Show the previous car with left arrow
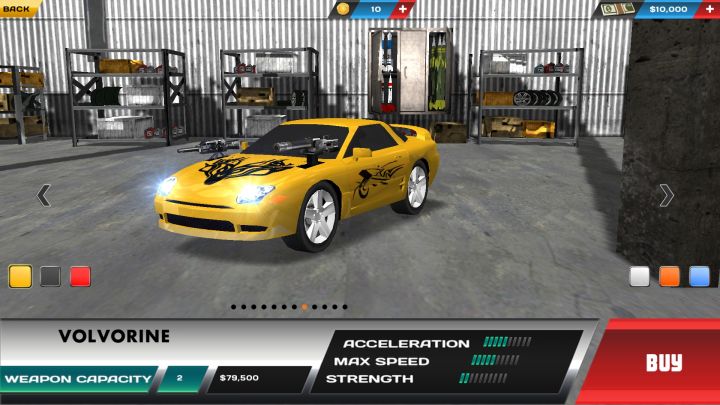This screenshot has height=405, width=720. point(43,195)
